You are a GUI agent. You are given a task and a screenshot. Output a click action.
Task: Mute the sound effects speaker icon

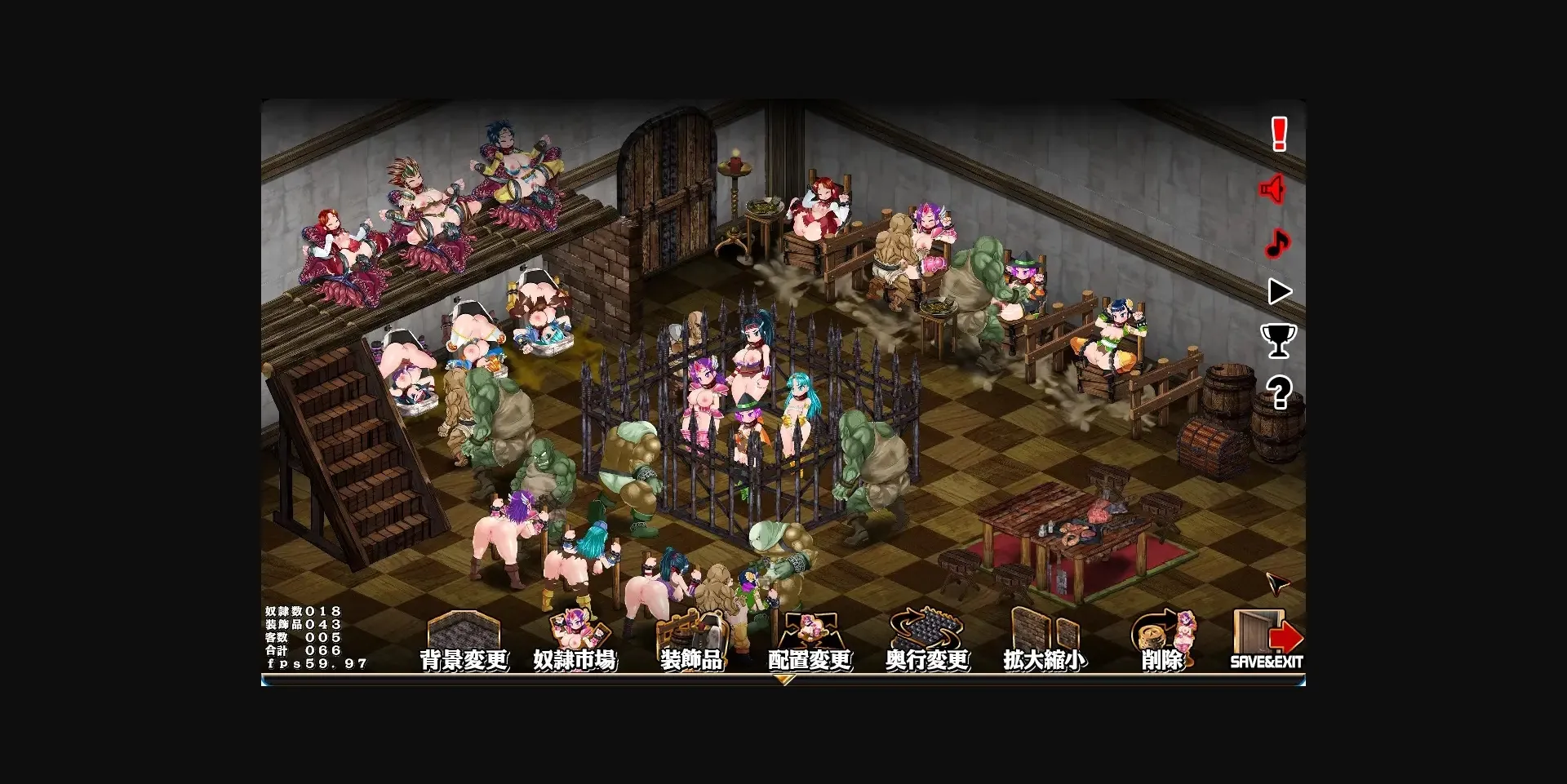tap(1273, 188)
